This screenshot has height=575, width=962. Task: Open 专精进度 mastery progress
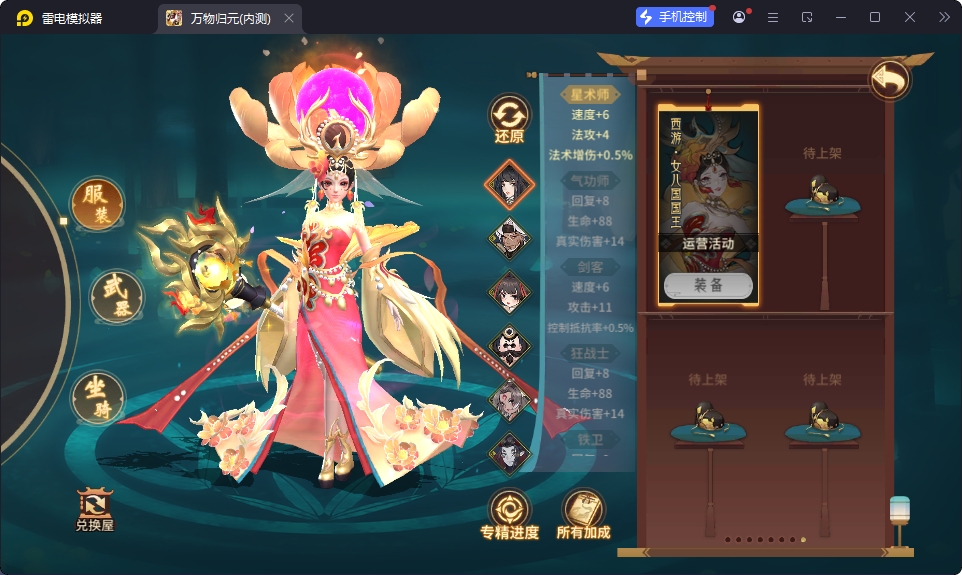pos(509,514)
